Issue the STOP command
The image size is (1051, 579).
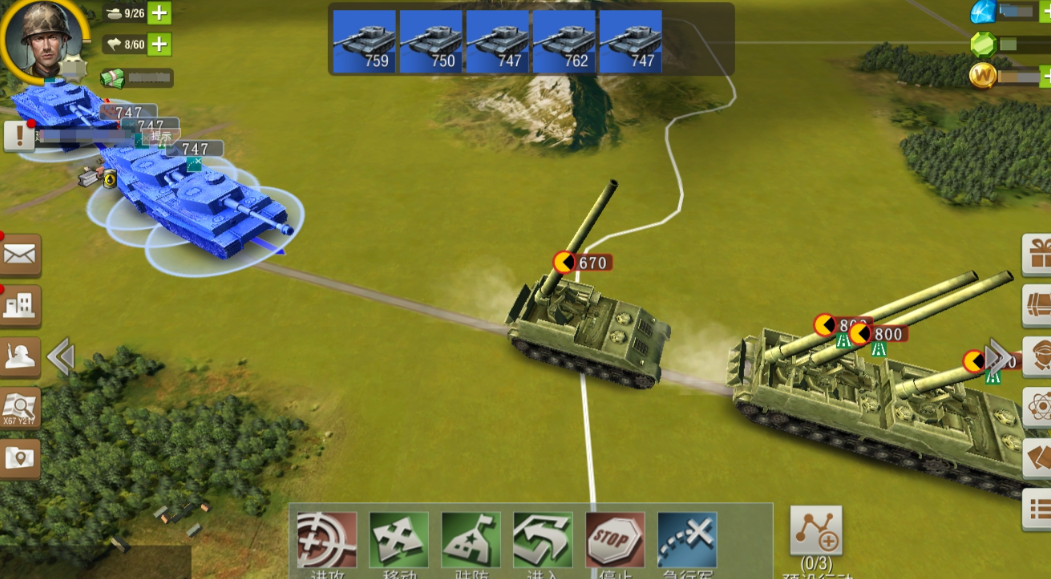[x=615, y=542]
